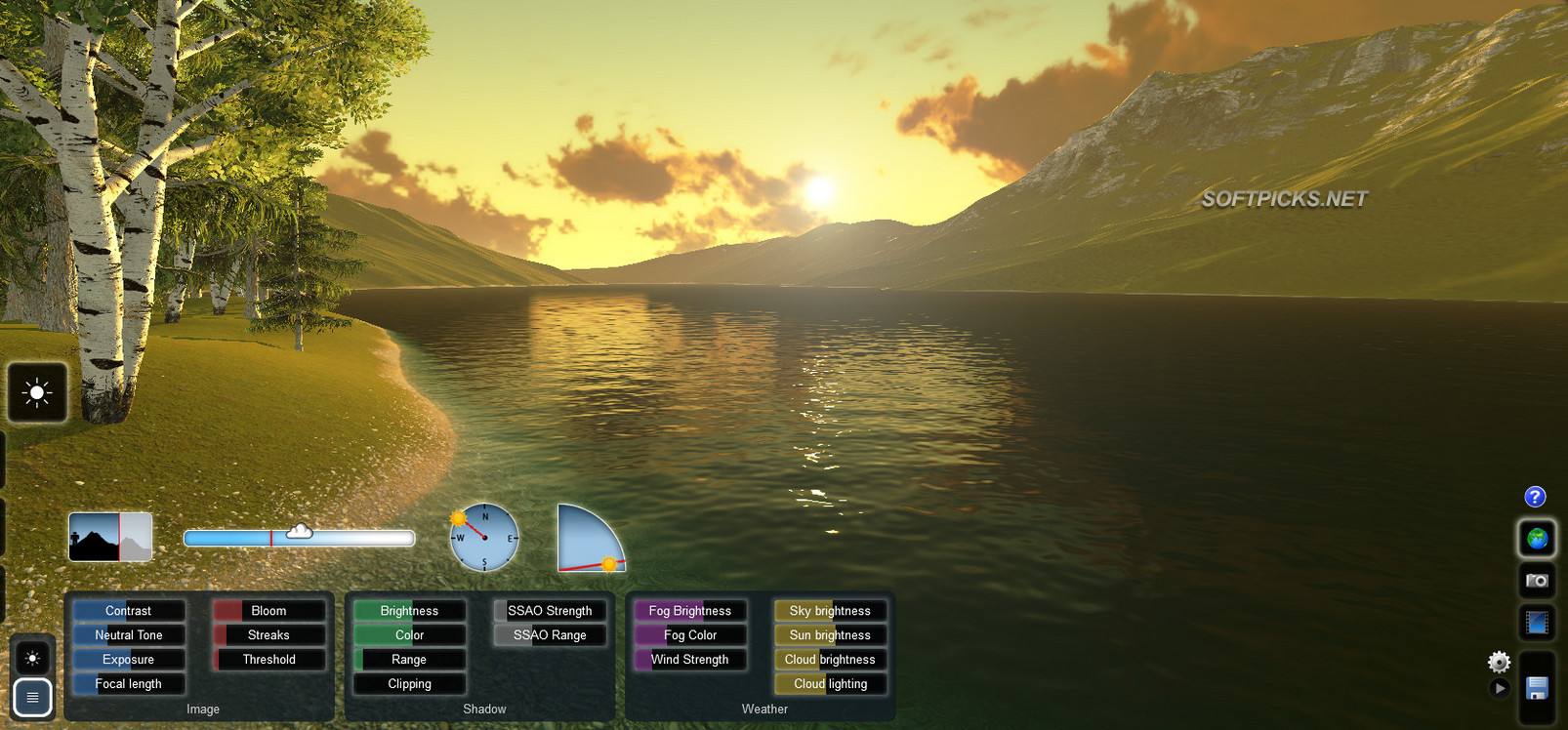The height and width of the screenshot is (730, 1568).
Task: Save the scene using the floppy disk icon
Action: coord(1536,687)
